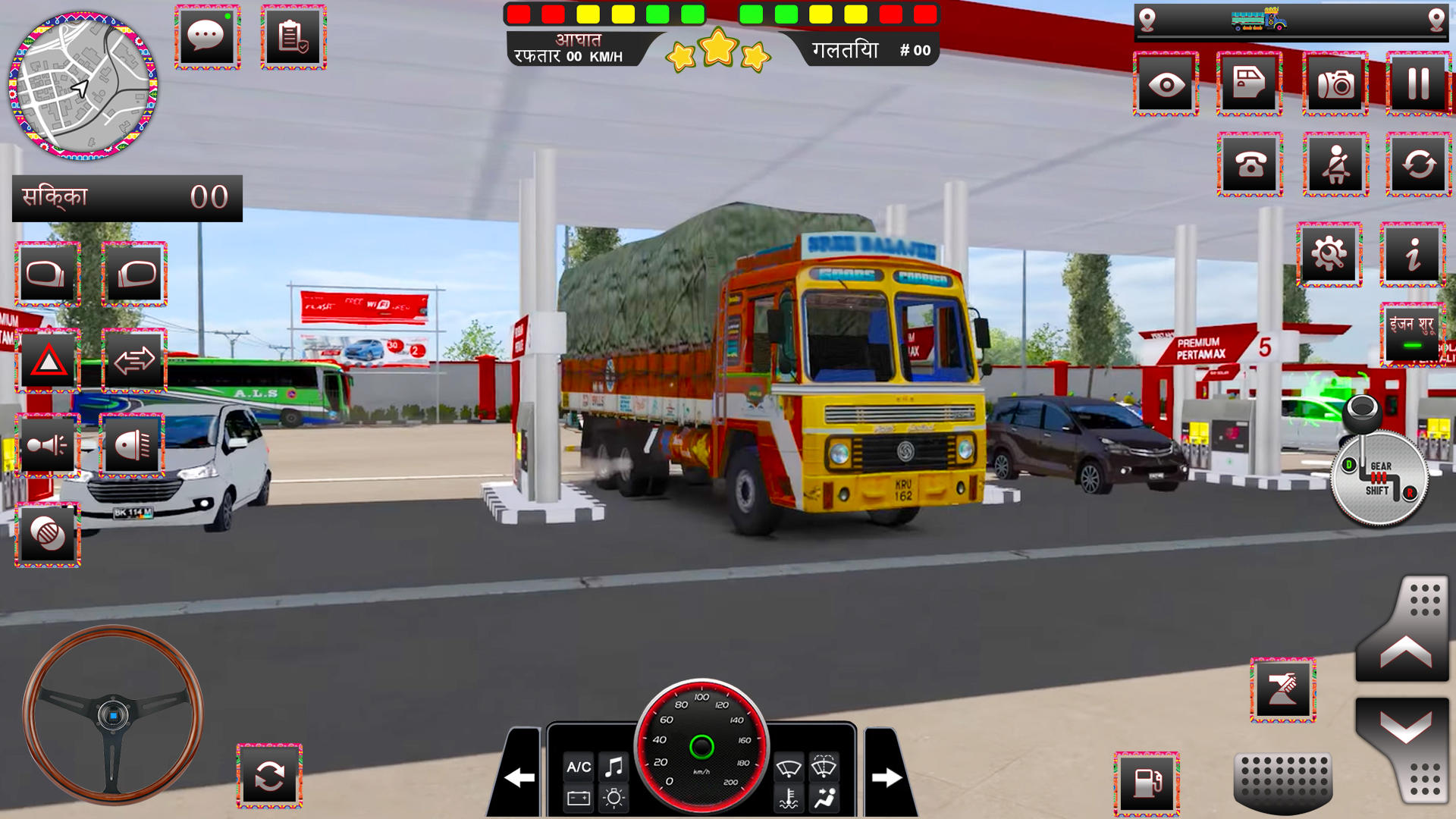Toggle the hazard warning triangle
Screen dimensions: 1456x819
pyautogui.click(x=49, y=360)
